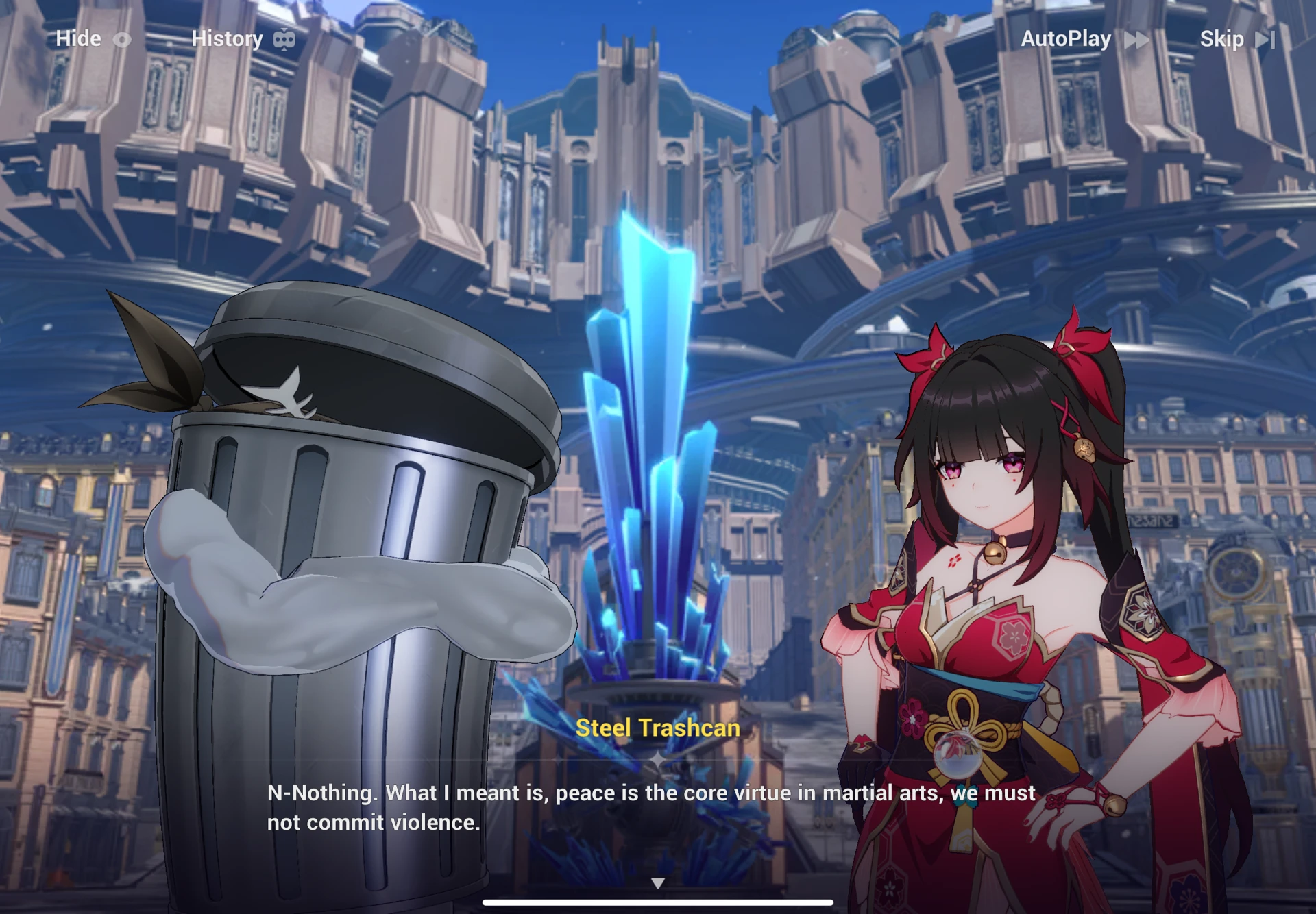
Task: Toggle Hide to conceal the dialogue UI
Action: pyautogui.click(x=79, y=39)
